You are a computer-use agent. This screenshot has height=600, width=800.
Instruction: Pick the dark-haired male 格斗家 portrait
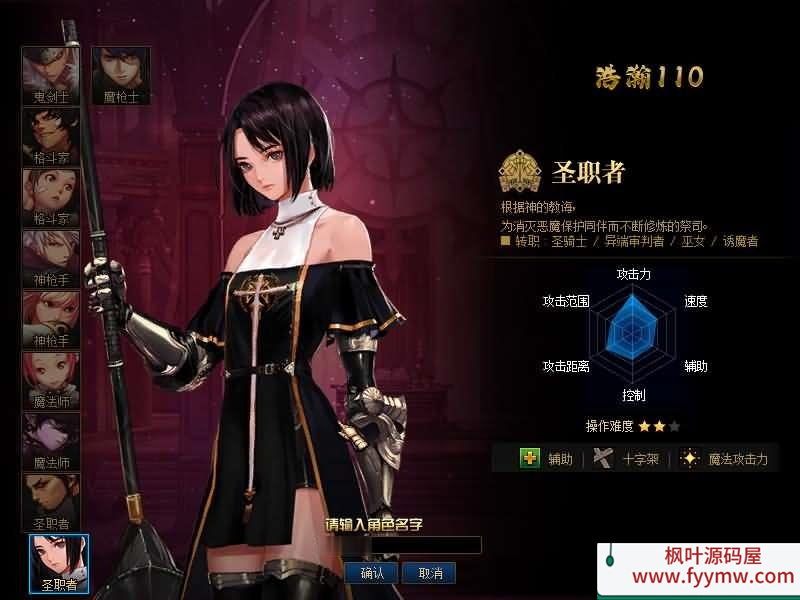pos(51,136)
